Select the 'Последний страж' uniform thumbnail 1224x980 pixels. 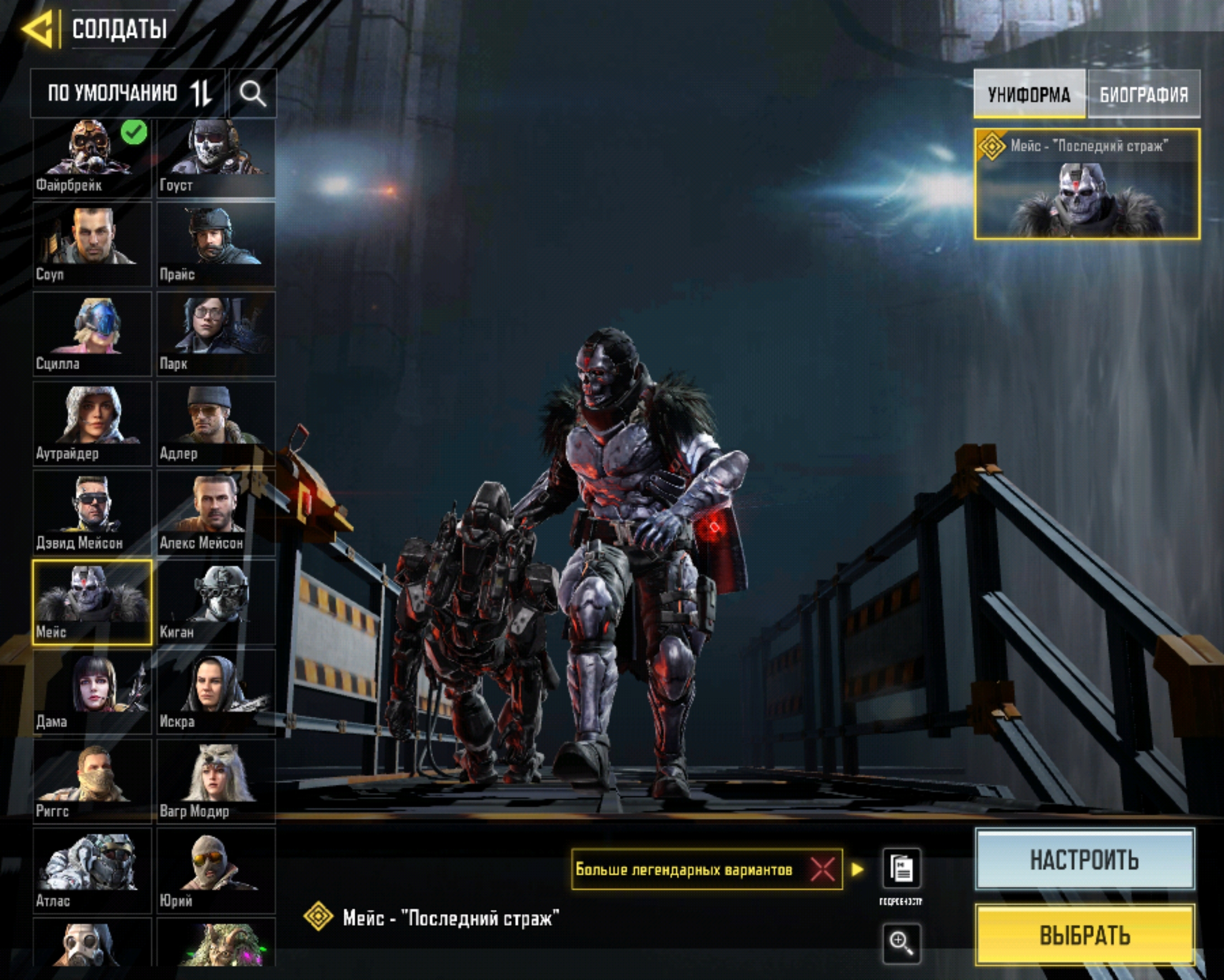1087,184
